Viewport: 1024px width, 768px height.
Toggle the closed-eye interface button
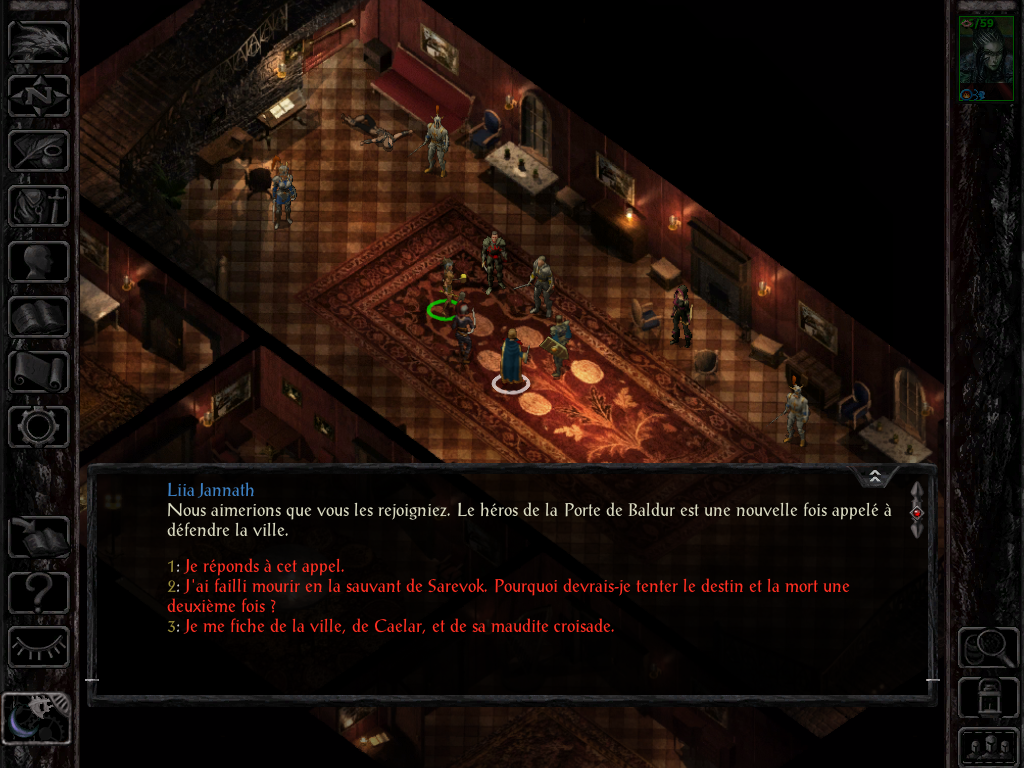point(39,647)
